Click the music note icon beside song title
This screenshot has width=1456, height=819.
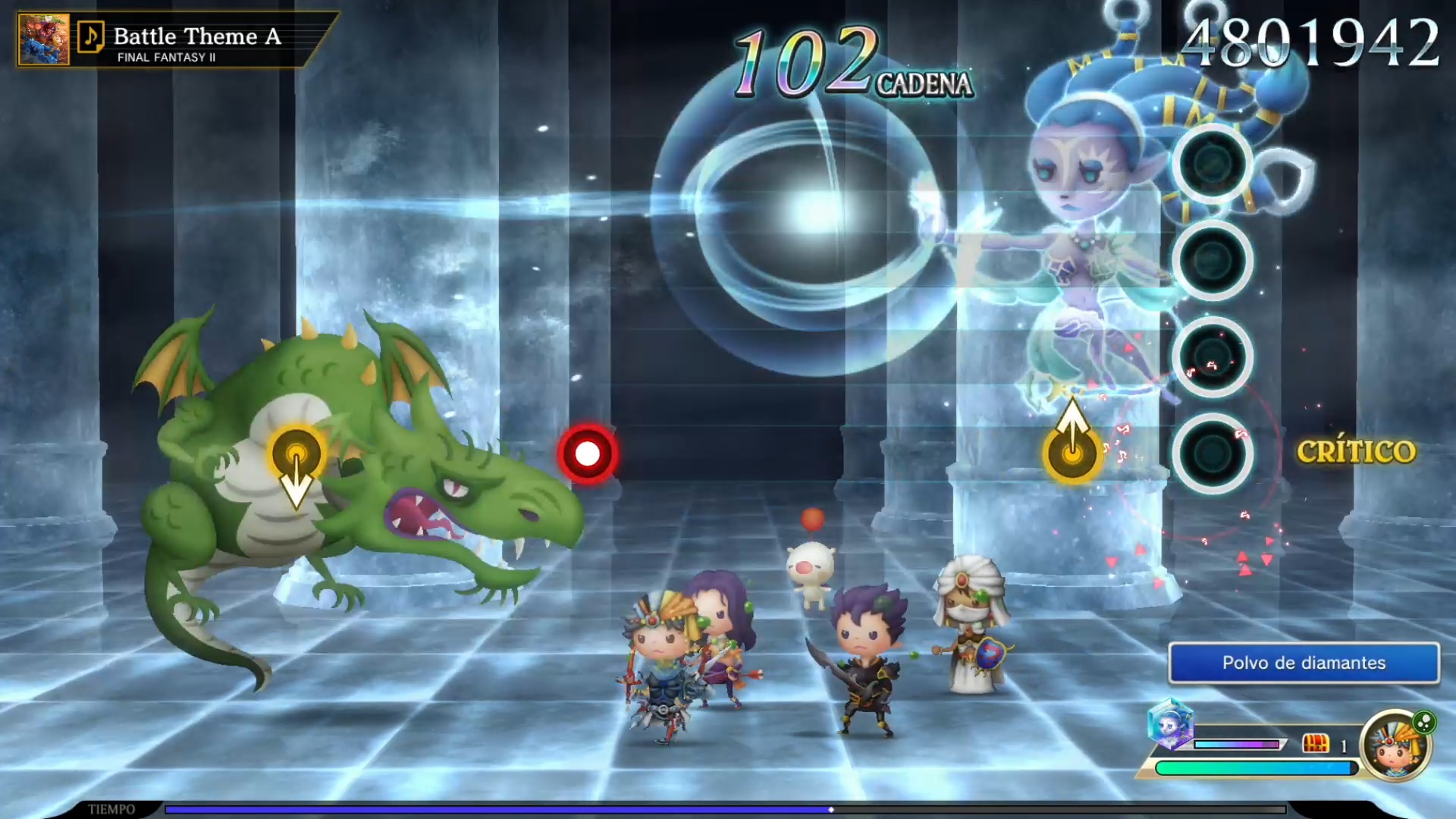(x=90, y=36)
